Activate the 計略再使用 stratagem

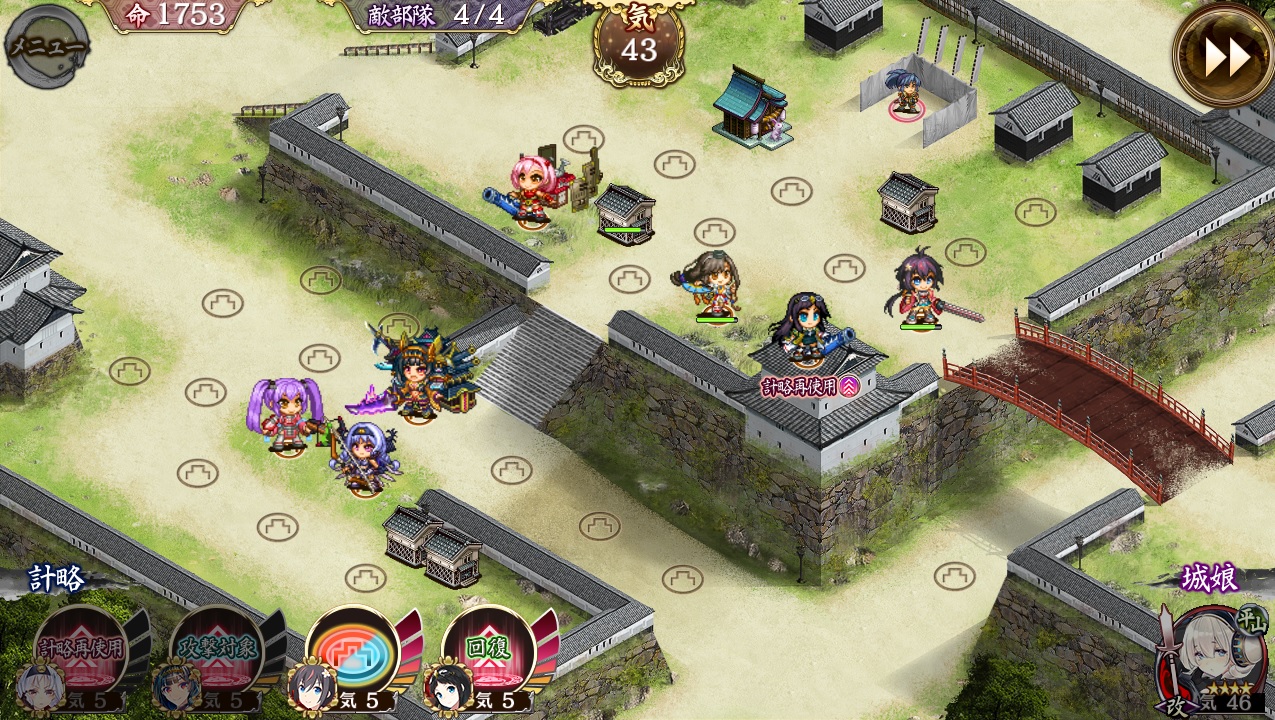tap(82, 648)
